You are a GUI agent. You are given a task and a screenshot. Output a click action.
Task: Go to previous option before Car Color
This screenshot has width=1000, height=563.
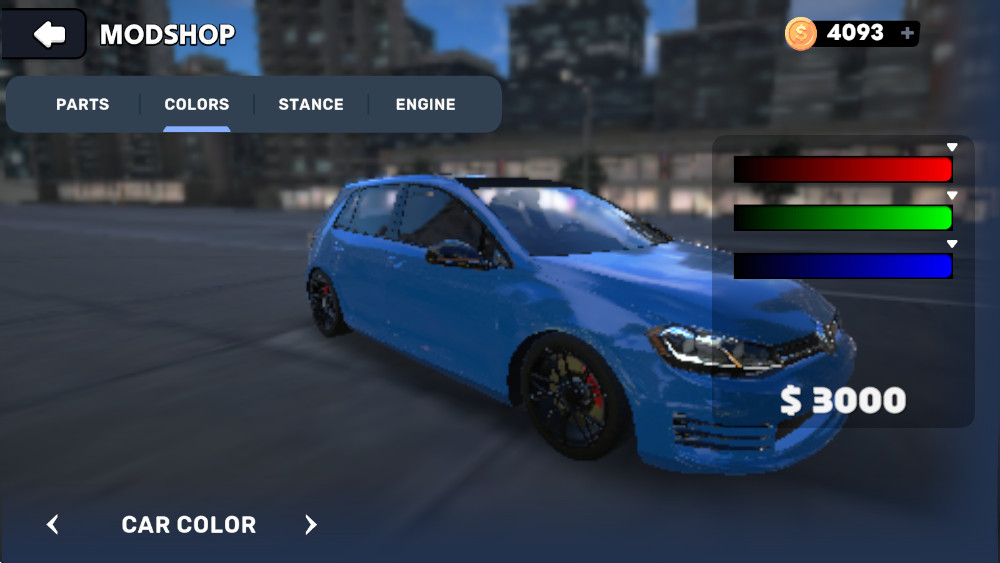53,525
